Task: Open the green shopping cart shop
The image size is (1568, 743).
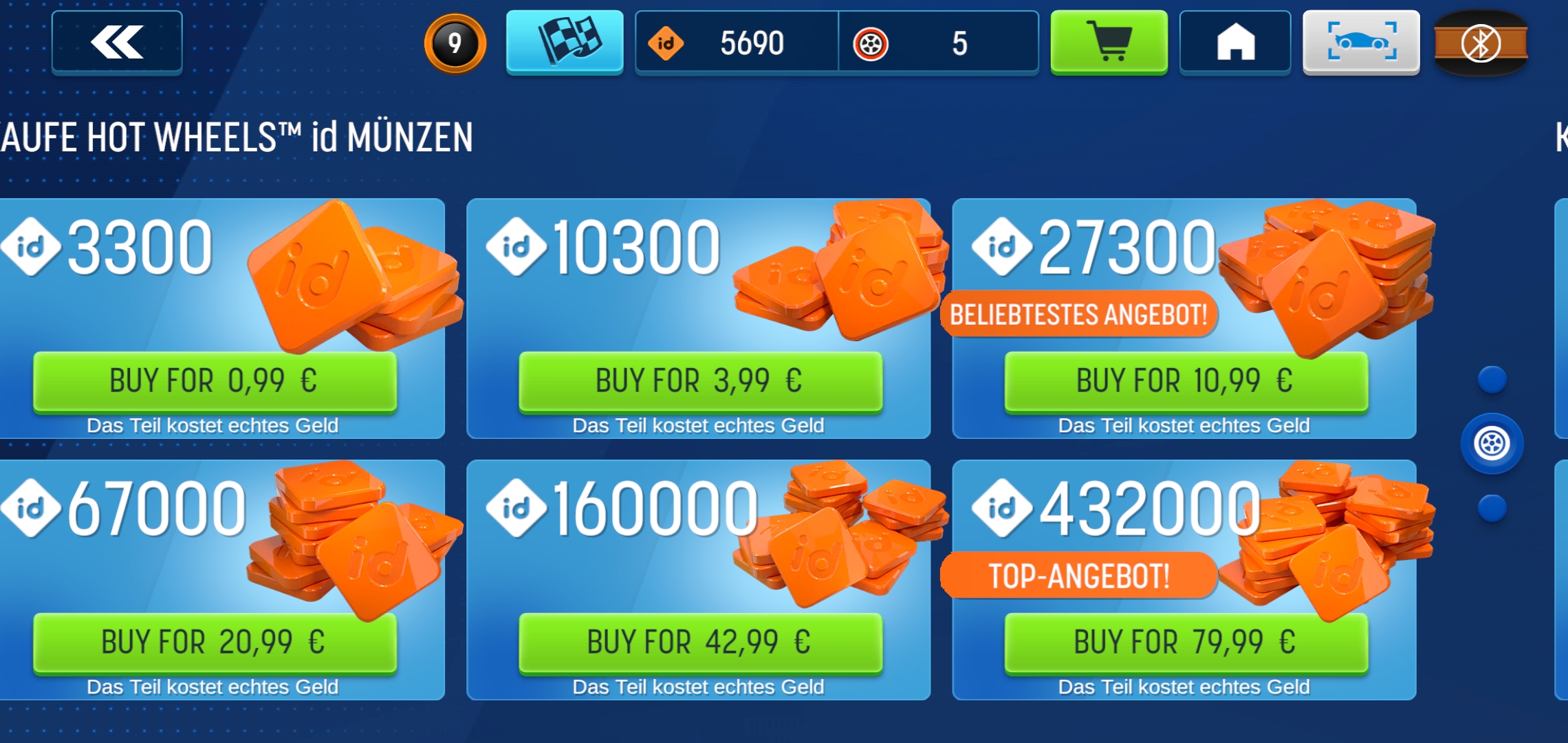Action: [x=1109, y=41]
